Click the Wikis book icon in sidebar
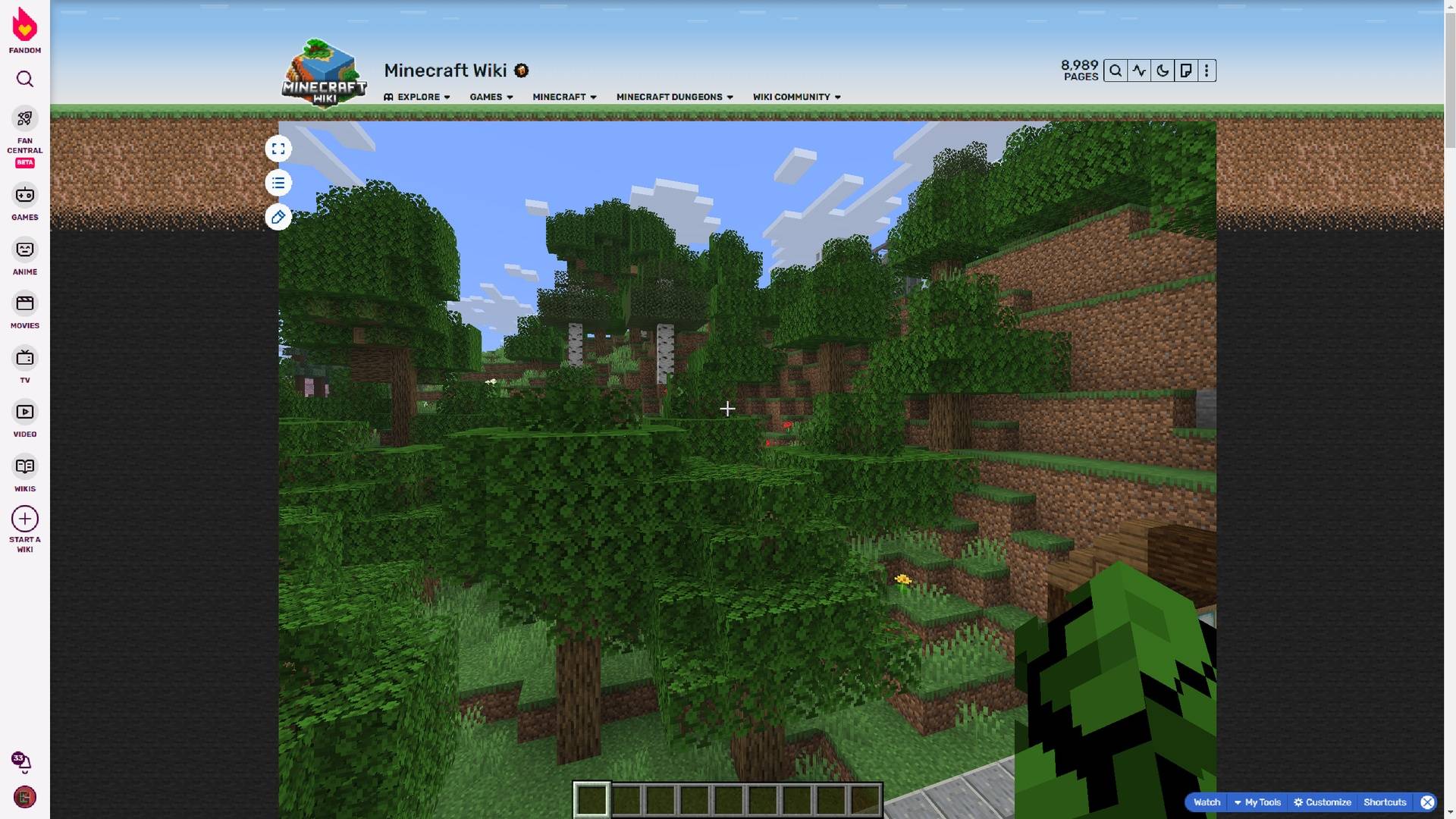The image size is (1456, 819). pos(25,467)
